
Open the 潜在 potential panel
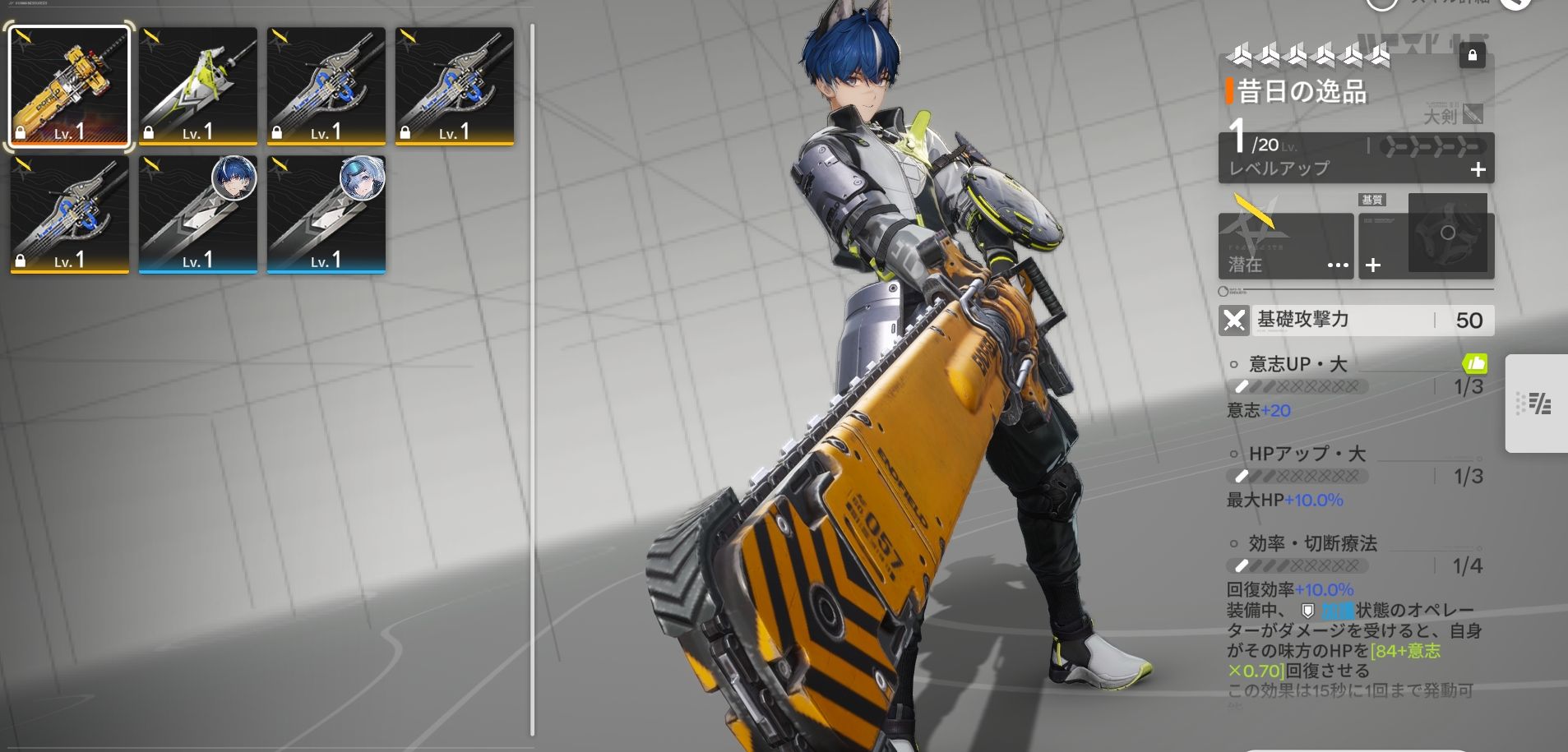click(1285, 246)
